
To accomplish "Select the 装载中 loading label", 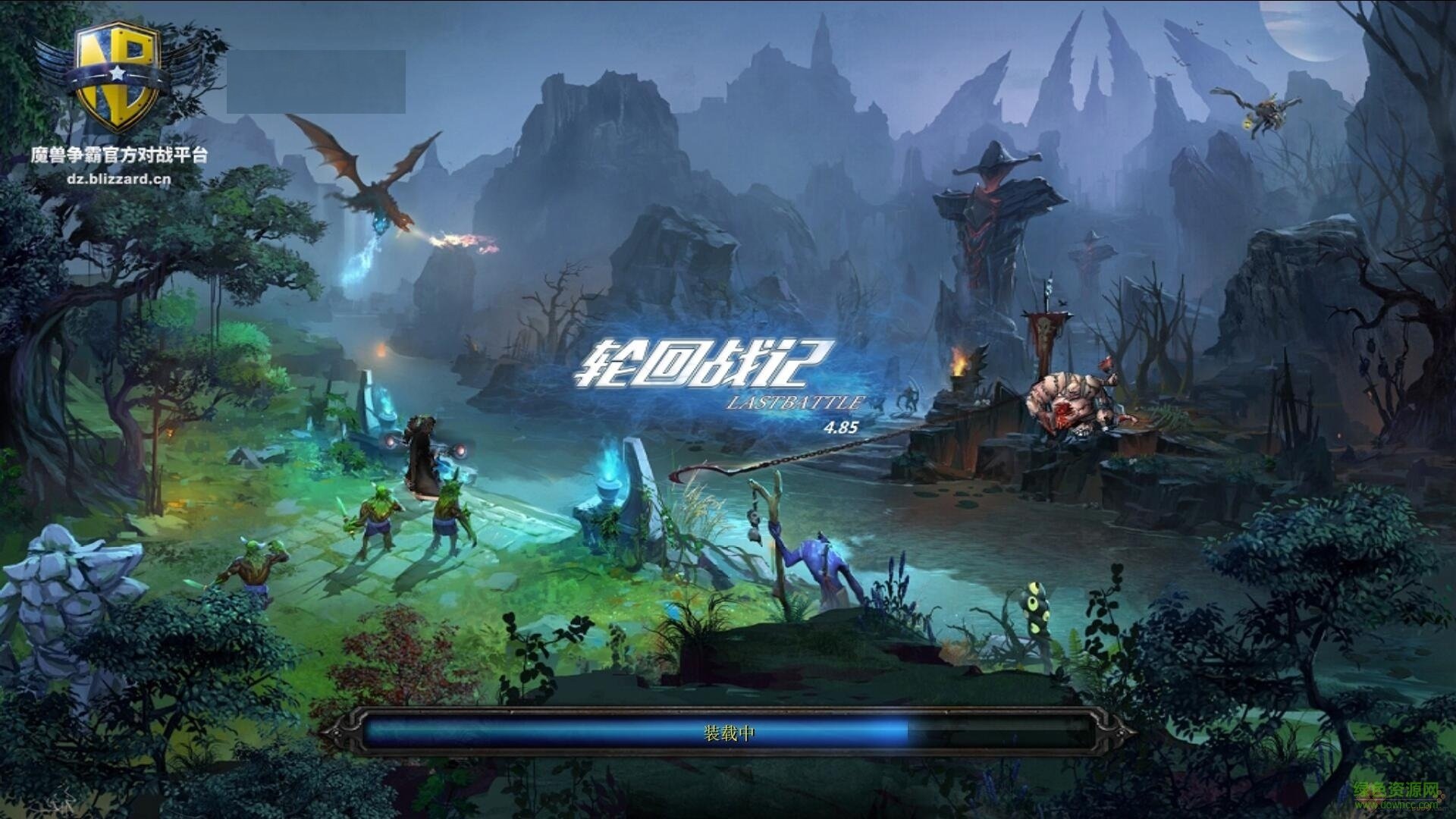I will [x=730, y=735].
